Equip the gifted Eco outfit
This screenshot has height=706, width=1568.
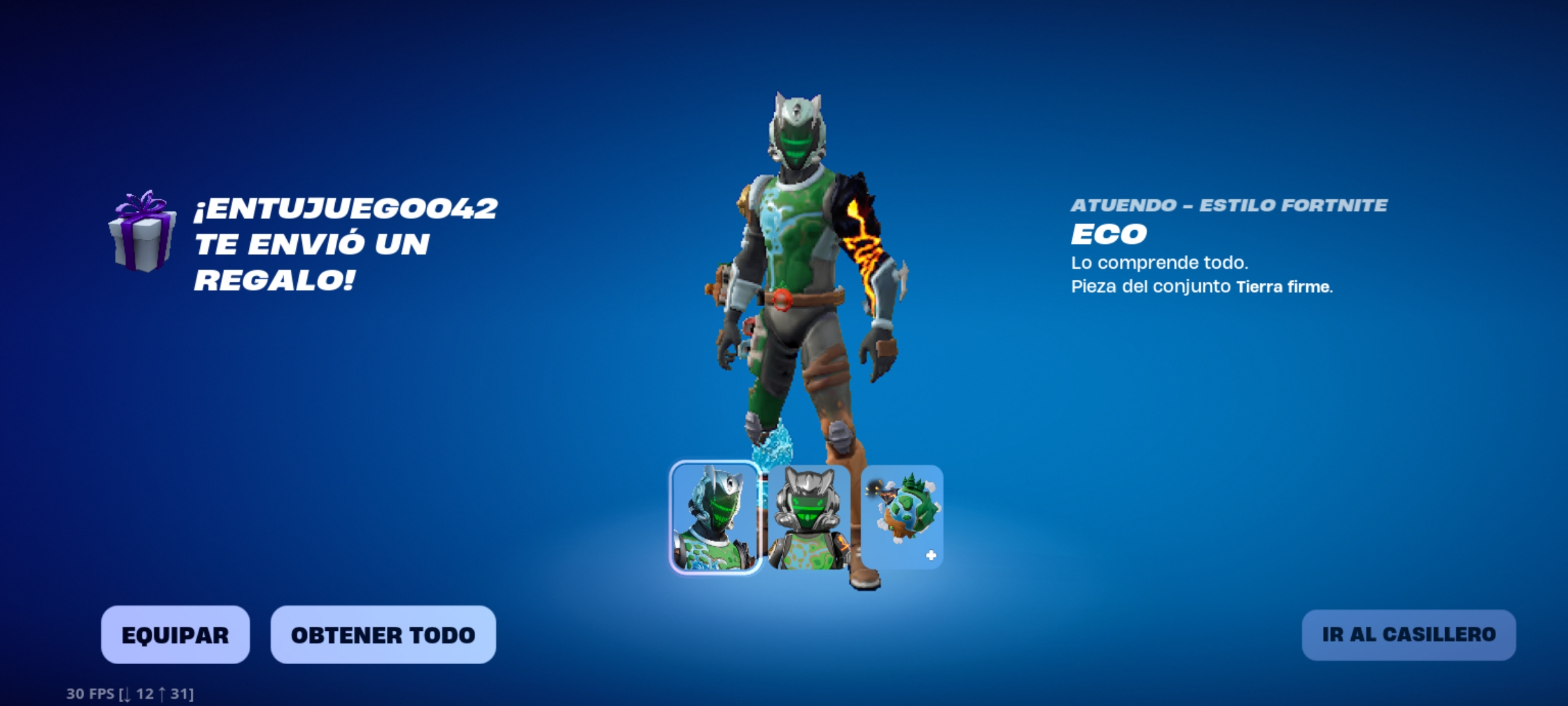coord(175,635)
